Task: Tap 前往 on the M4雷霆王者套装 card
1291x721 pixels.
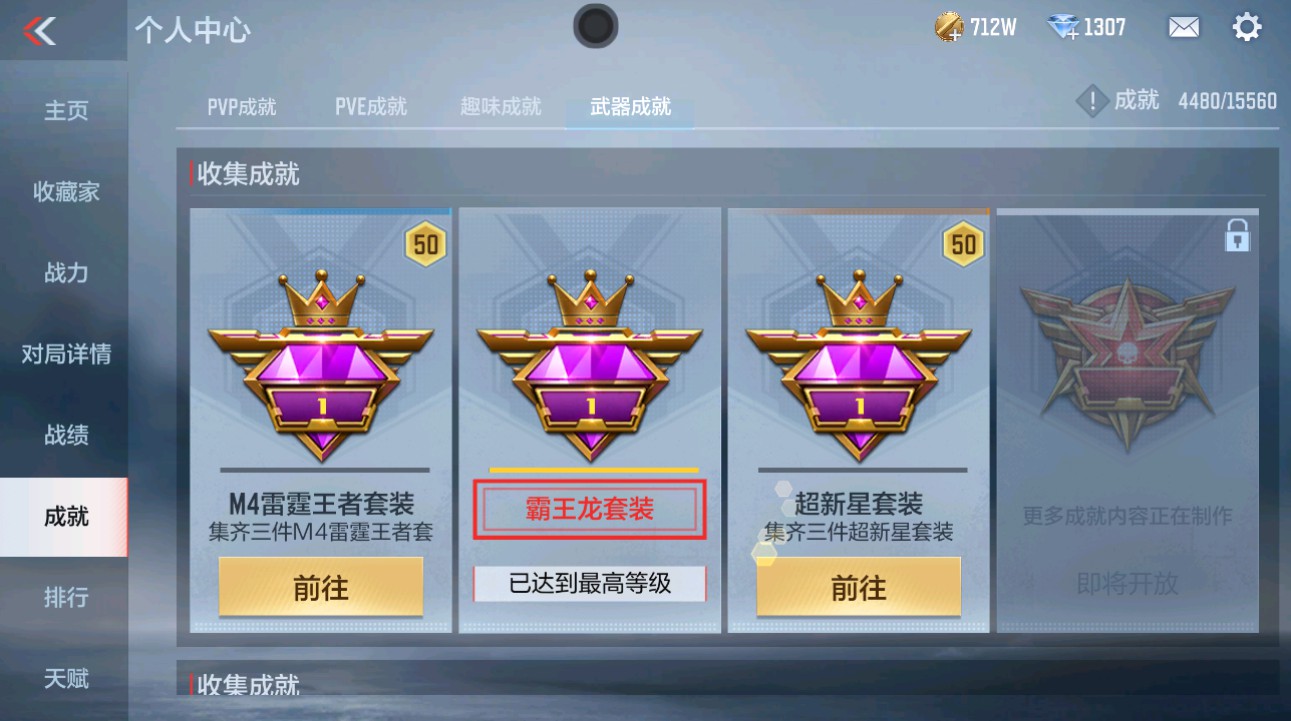Action: click(320, 588)
